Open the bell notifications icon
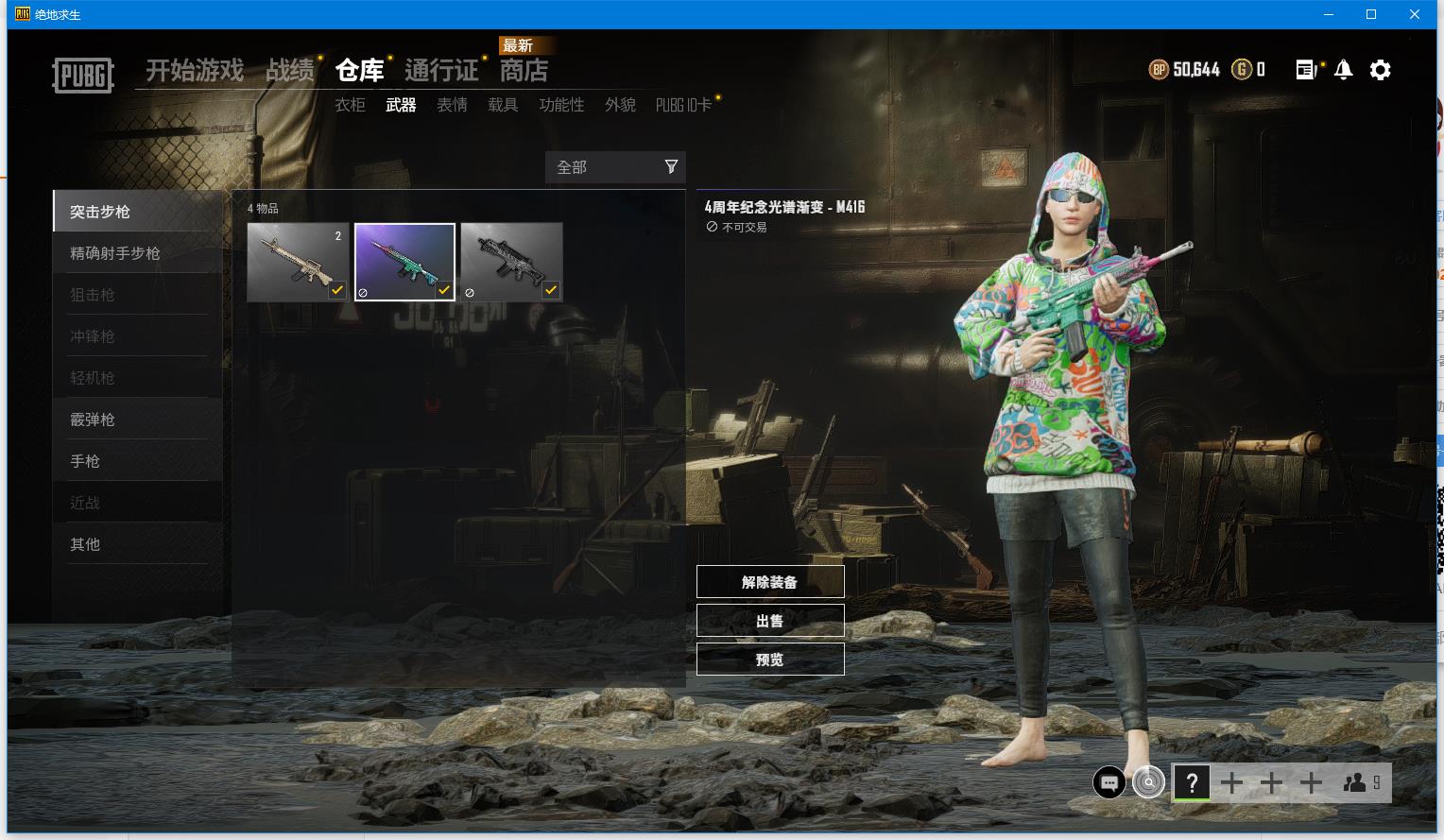Image resolution: width=1444 pixels, height=840 pixels. tap(1343, 70)
